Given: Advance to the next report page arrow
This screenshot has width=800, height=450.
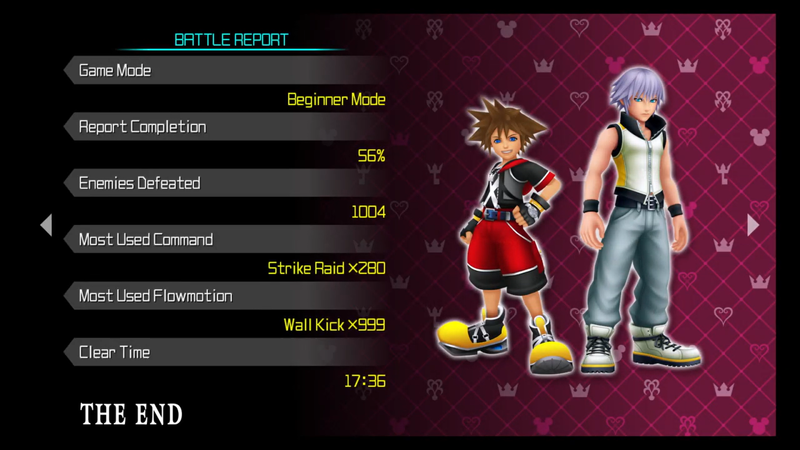Looking at the screenshot, I should [753, 225].
